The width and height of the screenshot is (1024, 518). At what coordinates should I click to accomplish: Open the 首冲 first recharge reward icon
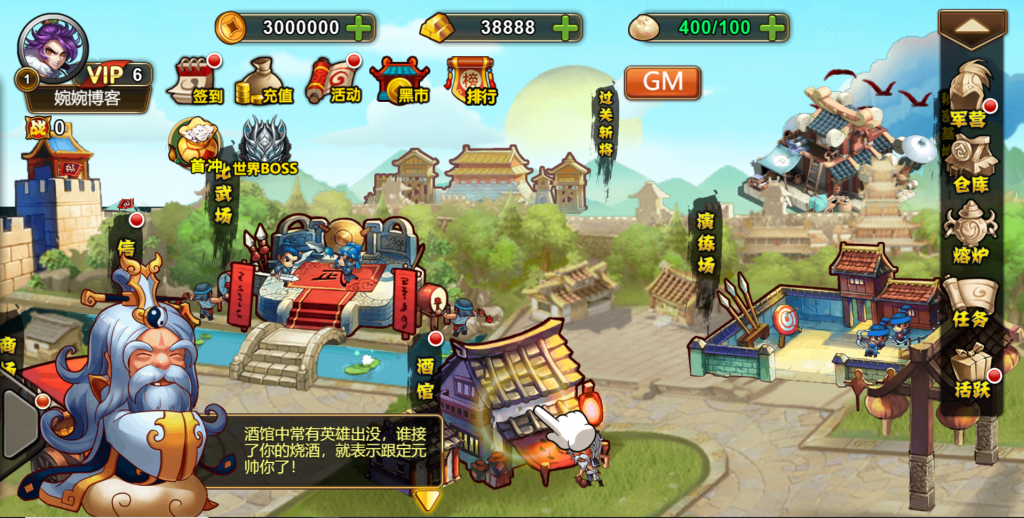point(194,144)
